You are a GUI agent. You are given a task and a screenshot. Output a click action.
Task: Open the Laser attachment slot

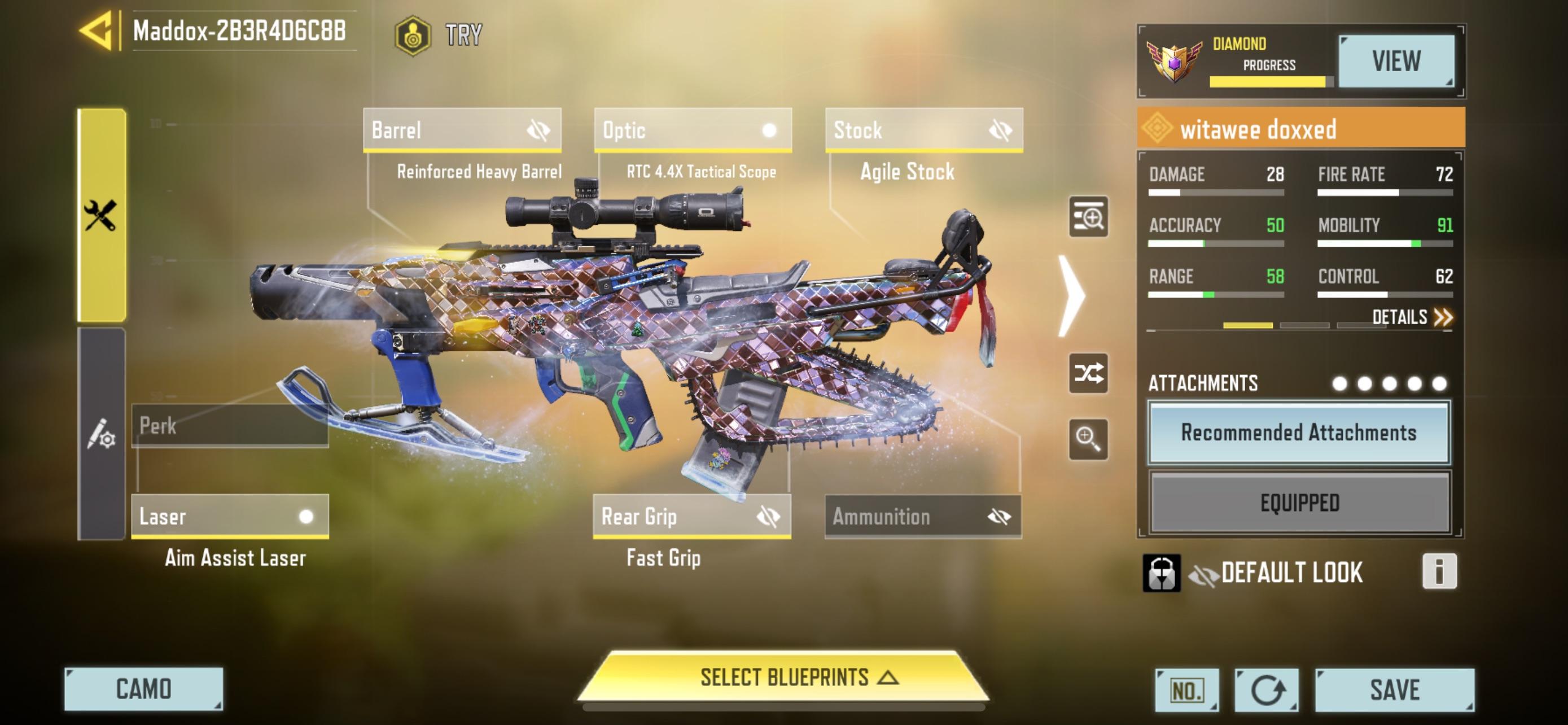click(230, 516)
